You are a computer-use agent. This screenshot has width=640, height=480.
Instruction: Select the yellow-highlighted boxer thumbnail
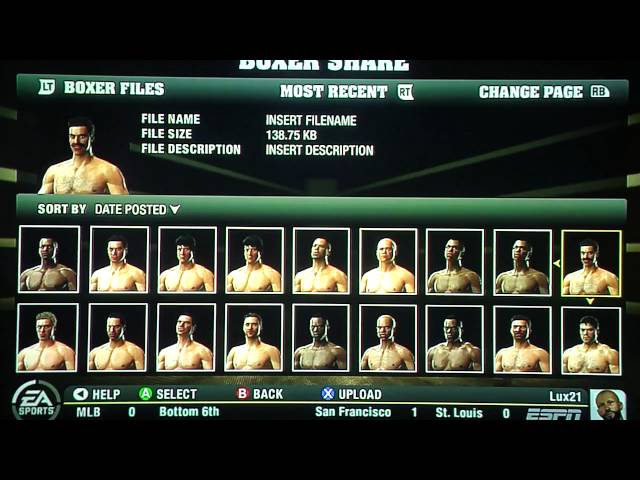[x=590, y=263]
